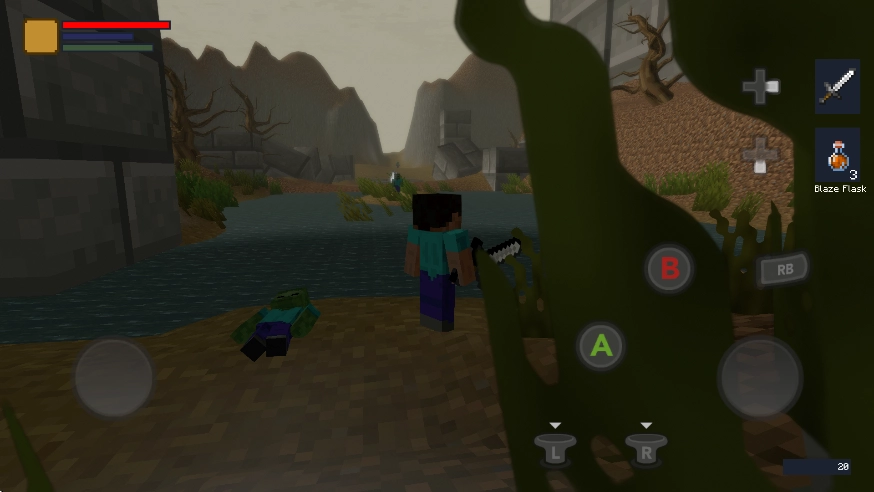
Task: Tap the red B touch button
Action: click(669, 268)
